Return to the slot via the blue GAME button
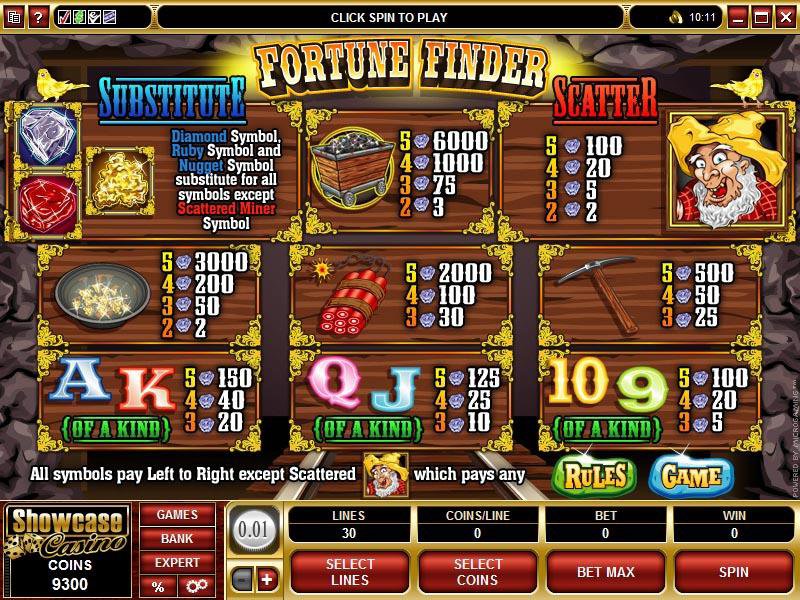Viewport: 800px width, 600px height. 691,474
